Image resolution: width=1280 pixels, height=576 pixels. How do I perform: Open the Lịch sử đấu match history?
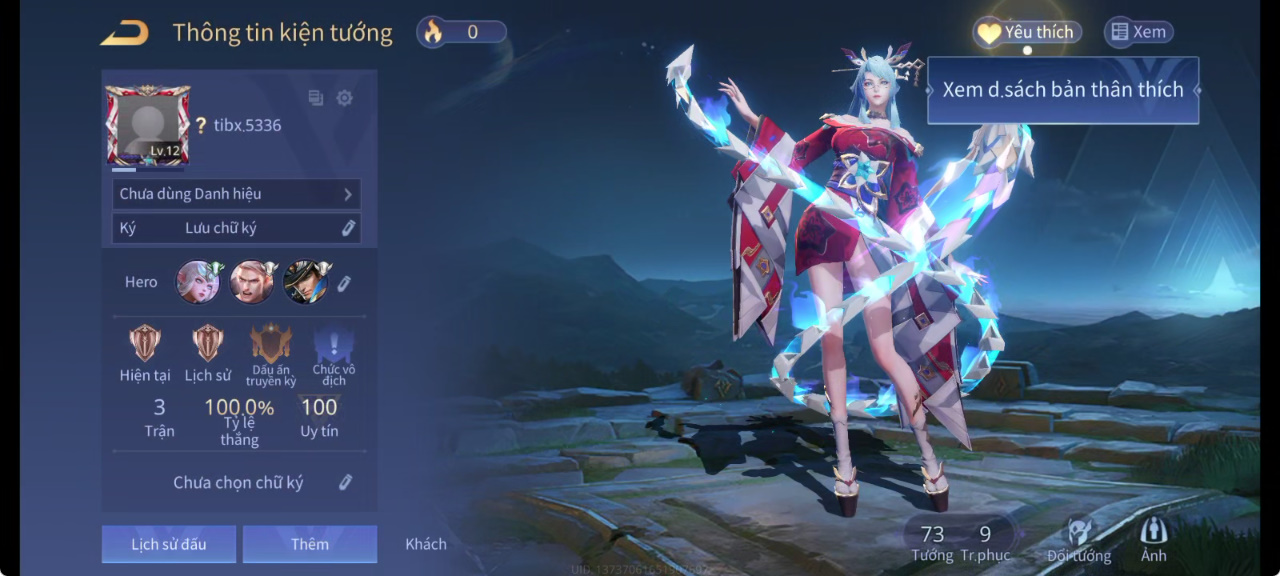tap(169, 544)
